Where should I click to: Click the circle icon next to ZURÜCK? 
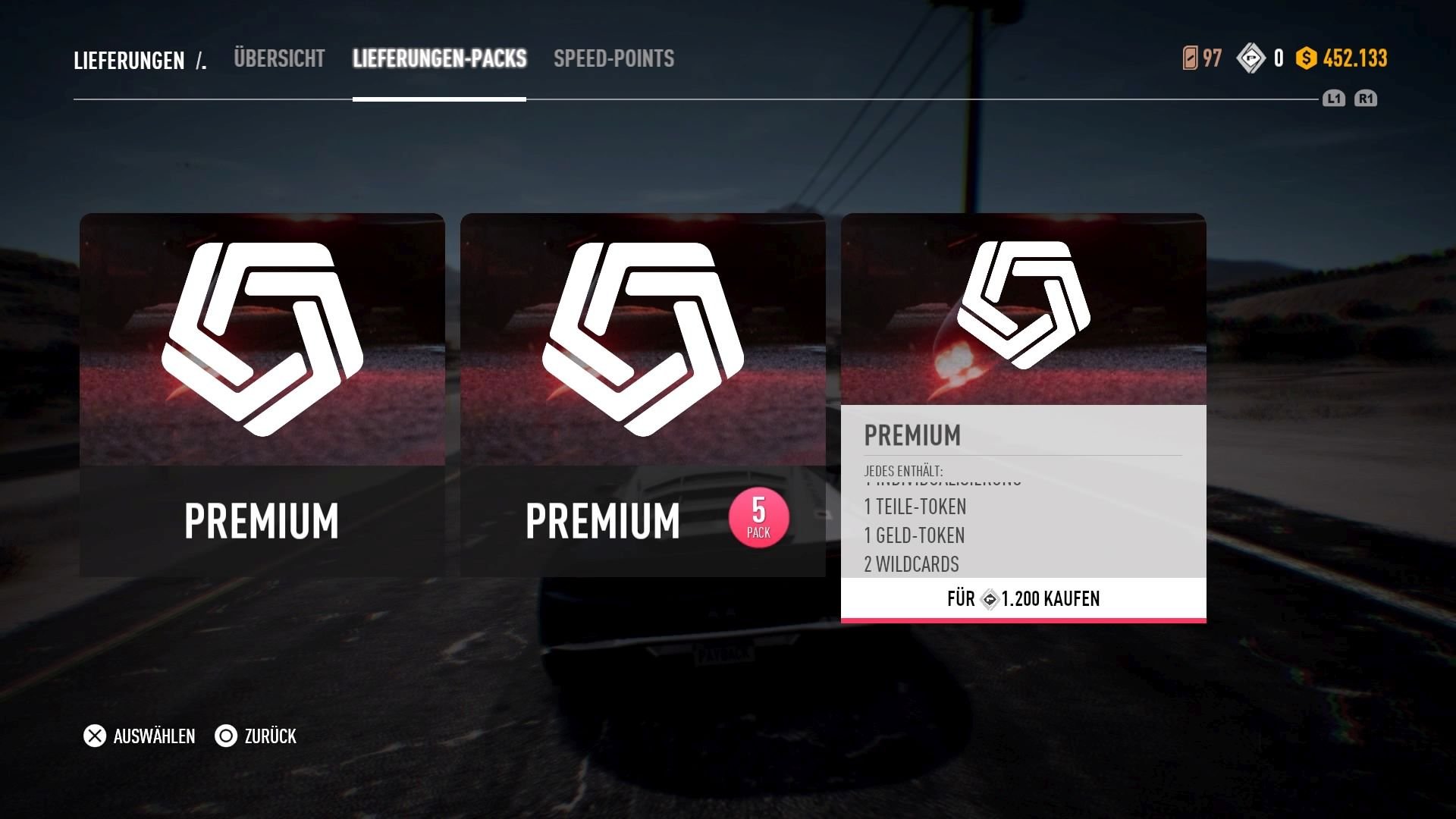pyautogui.click(x=225, y=736)
